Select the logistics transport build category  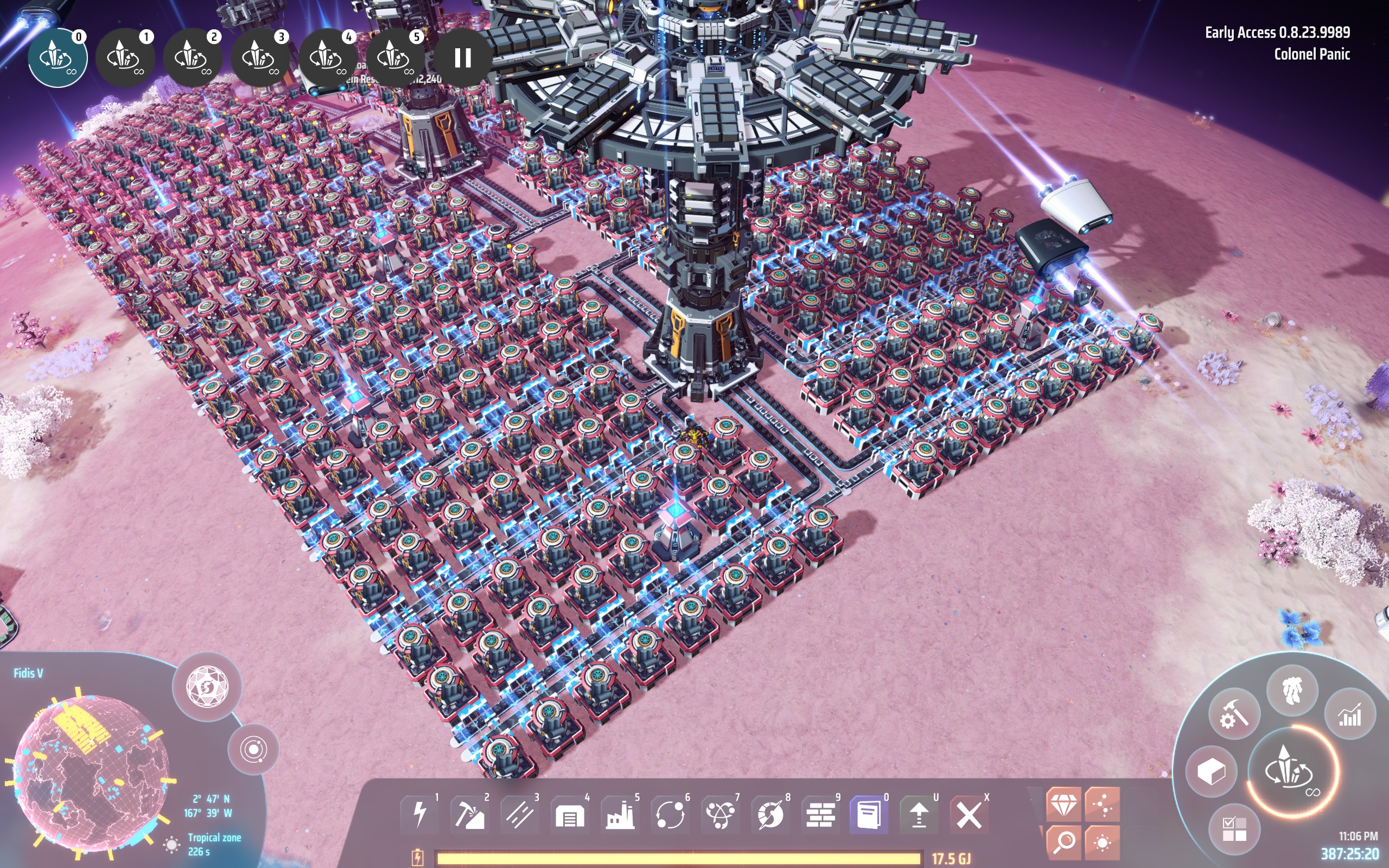click(x=670, y=814)
